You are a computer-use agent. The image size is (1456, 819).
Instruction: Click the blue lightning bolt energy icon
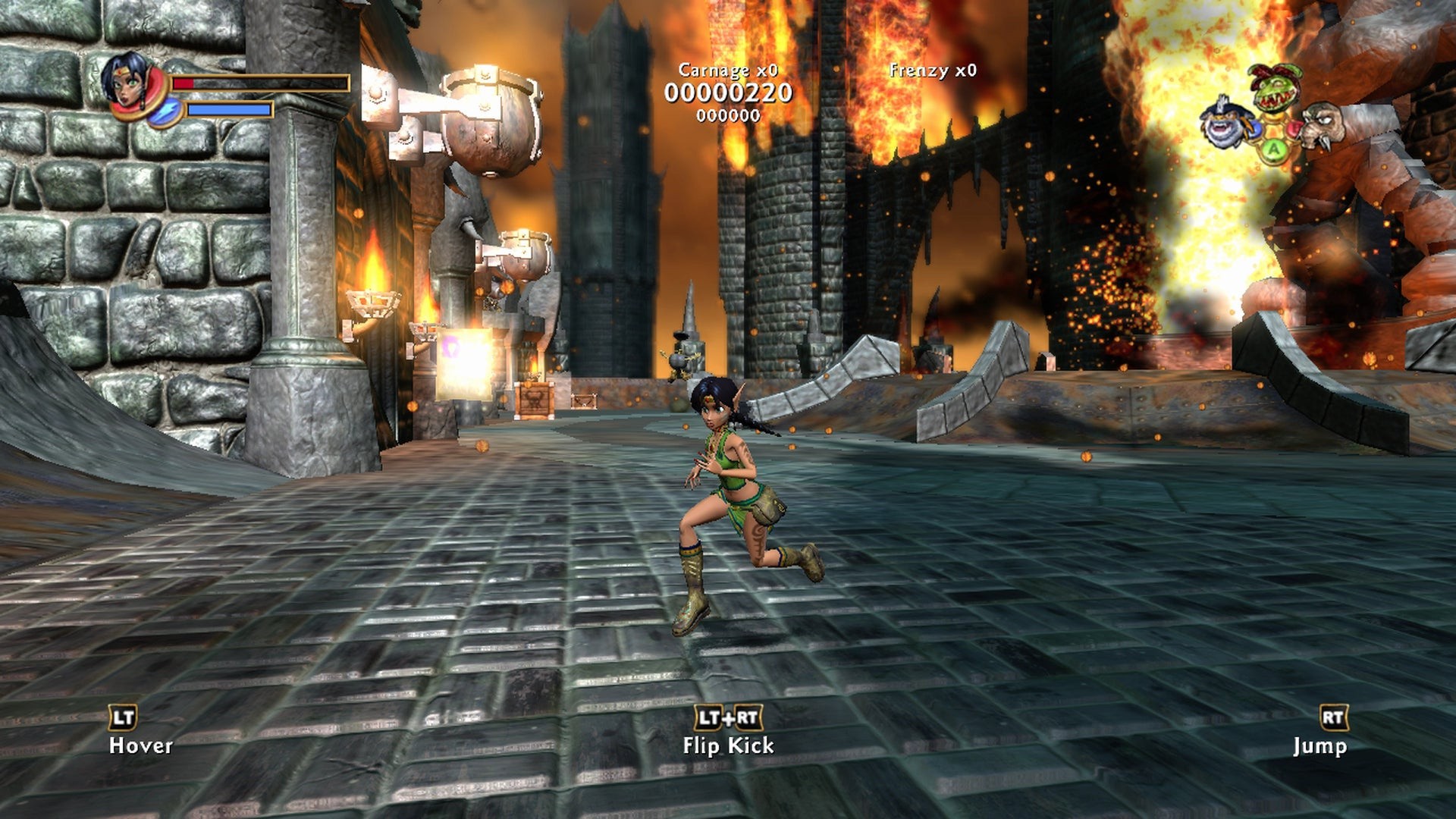165,111
